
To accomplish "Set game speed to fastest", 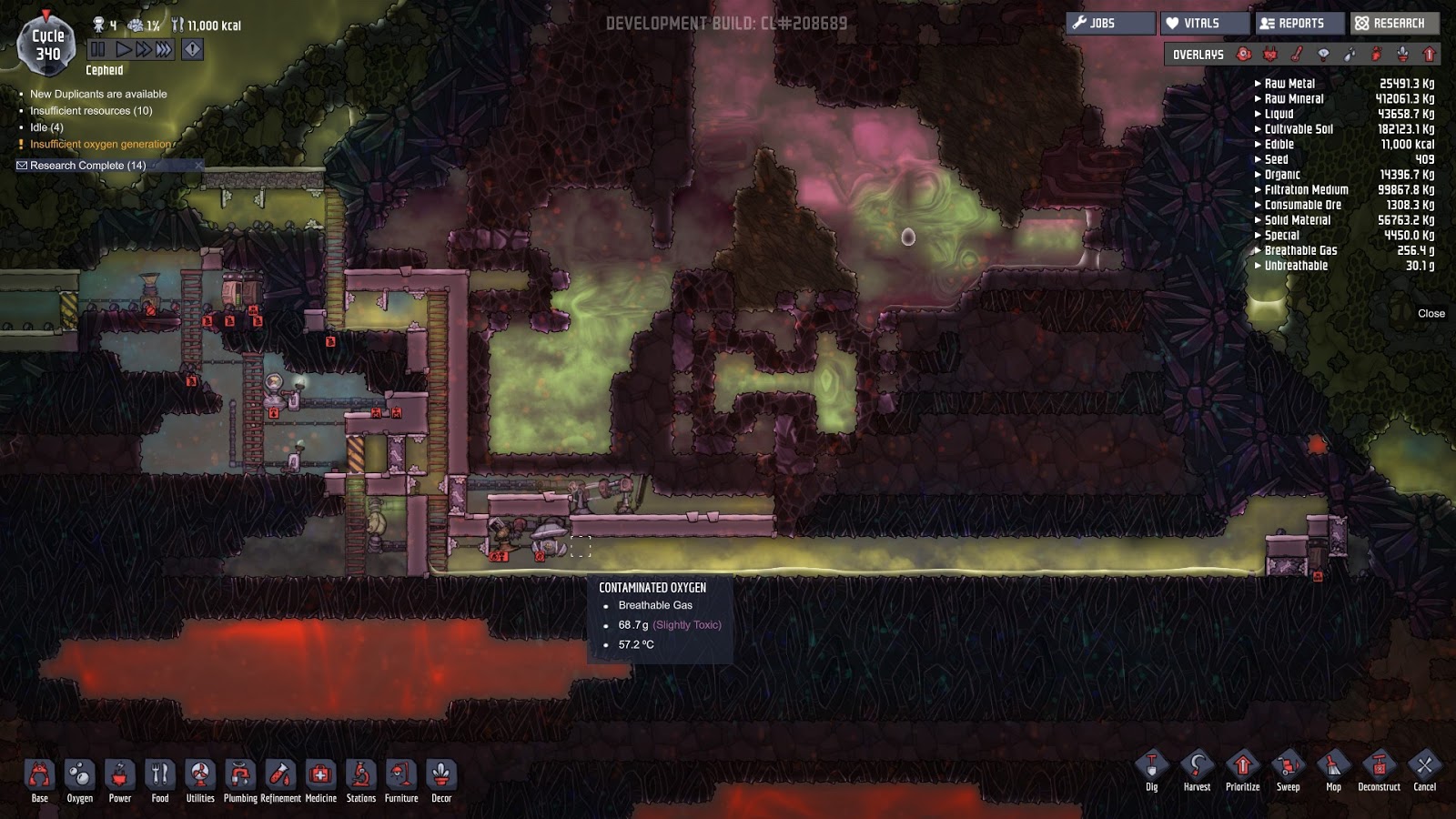I will pyautogui.click(x=164, y=49).
